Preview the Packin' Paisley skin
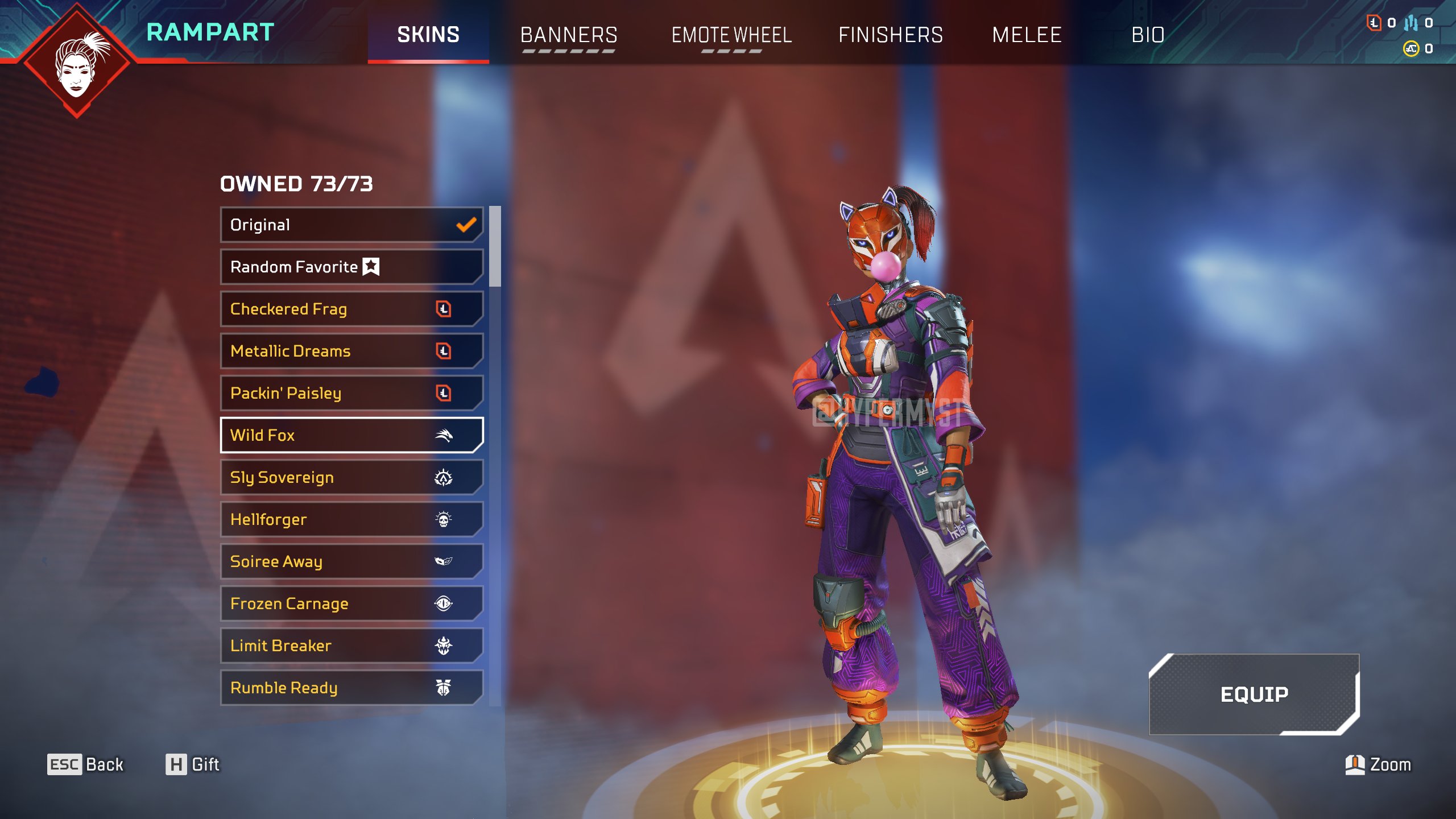Screen dimensions: 1456x819 coord(351,393)
